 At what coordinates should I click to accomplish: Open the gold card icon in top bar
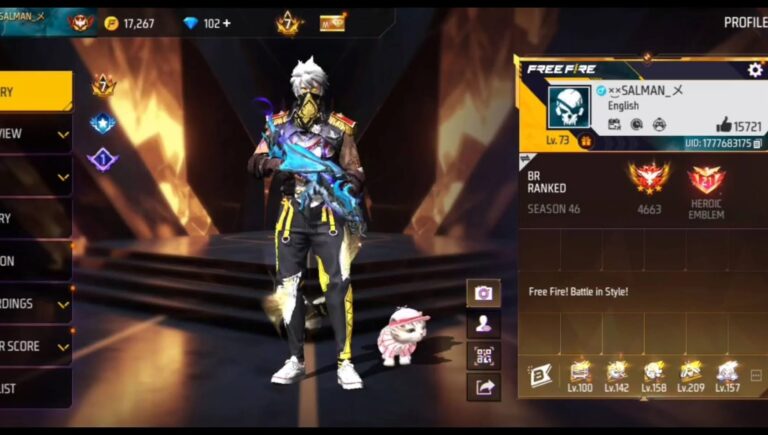[x=332, y=22]
